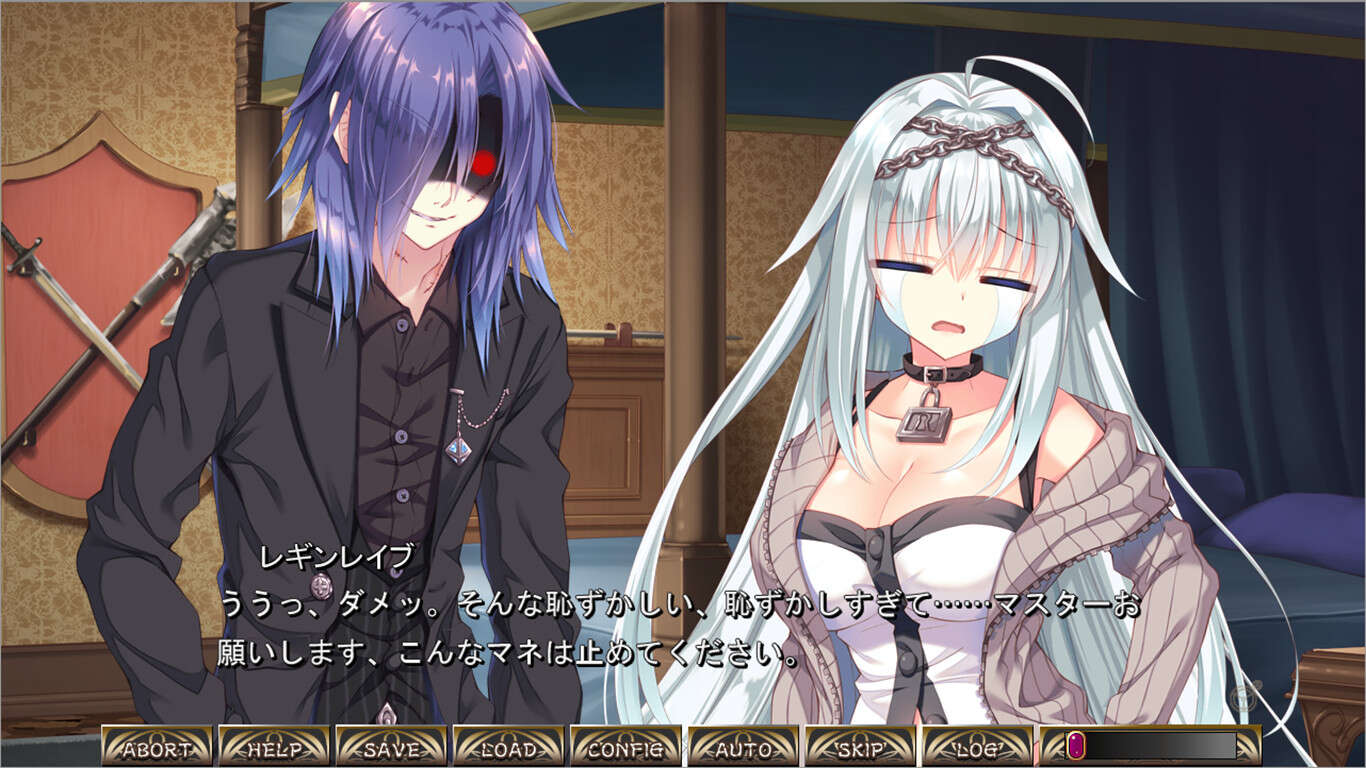Open the SAVE menu
This screenshot has width=1366, height=768.
391,747
